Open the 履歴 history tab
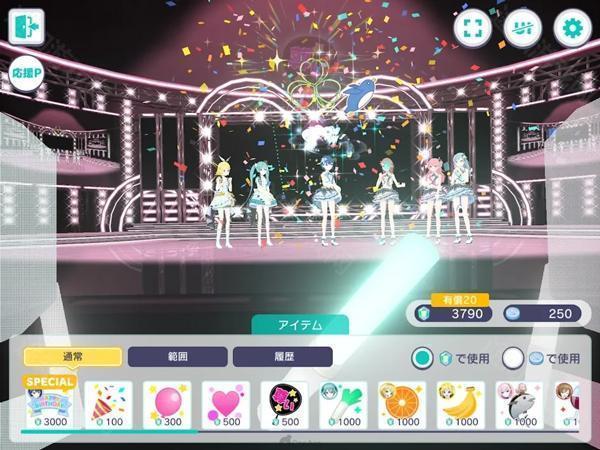This screenshot has width=600, height=450. click(x=282, y=356)
